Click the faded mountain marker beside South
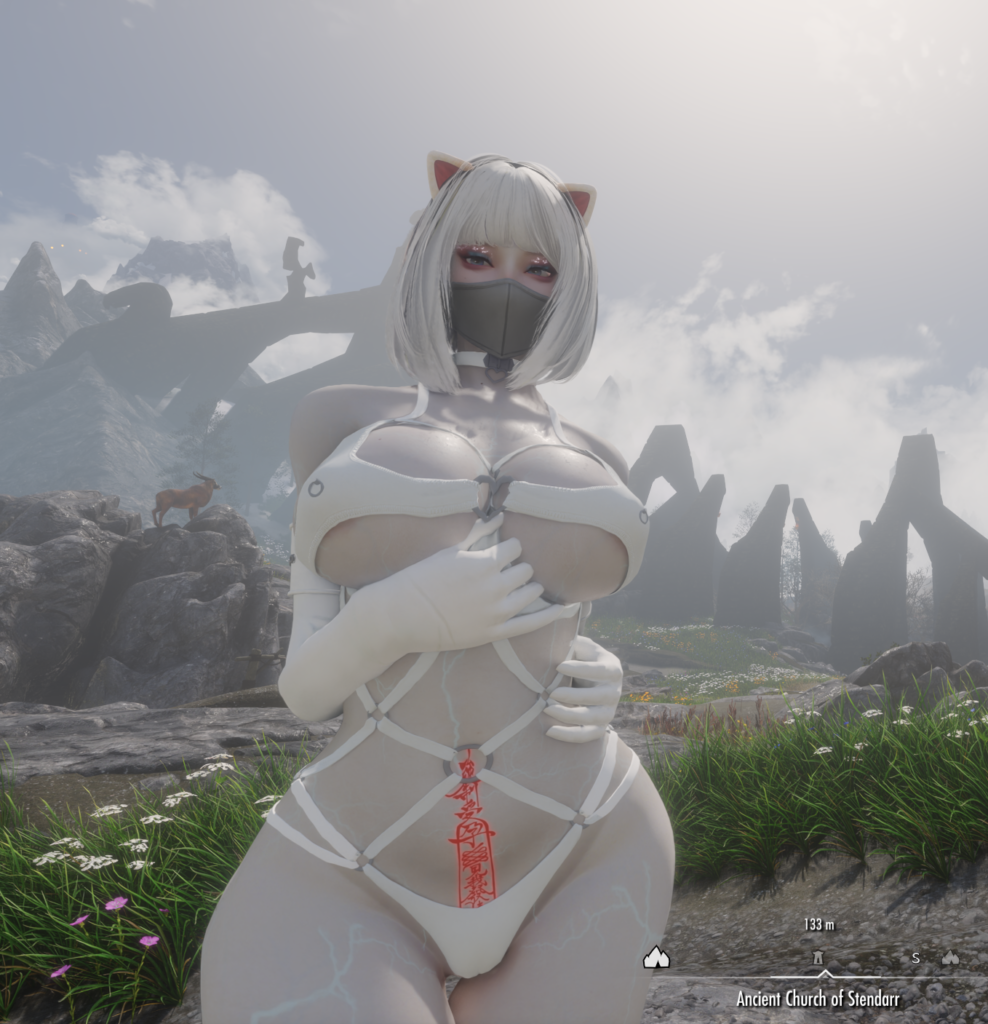 pyautogui.click(x=950, y=957)
